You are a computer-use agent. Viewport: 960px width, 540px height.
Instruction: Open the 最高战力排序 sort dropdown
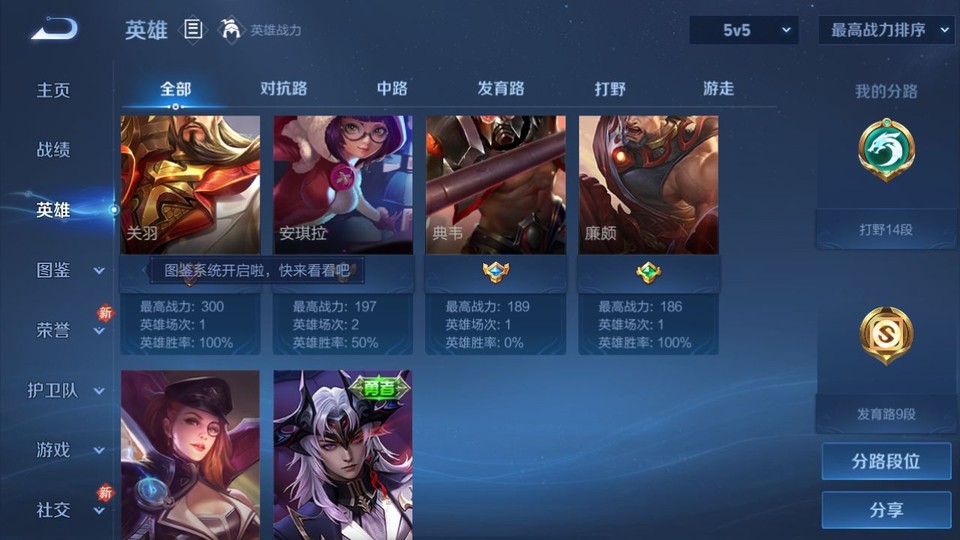pos(886,30)
